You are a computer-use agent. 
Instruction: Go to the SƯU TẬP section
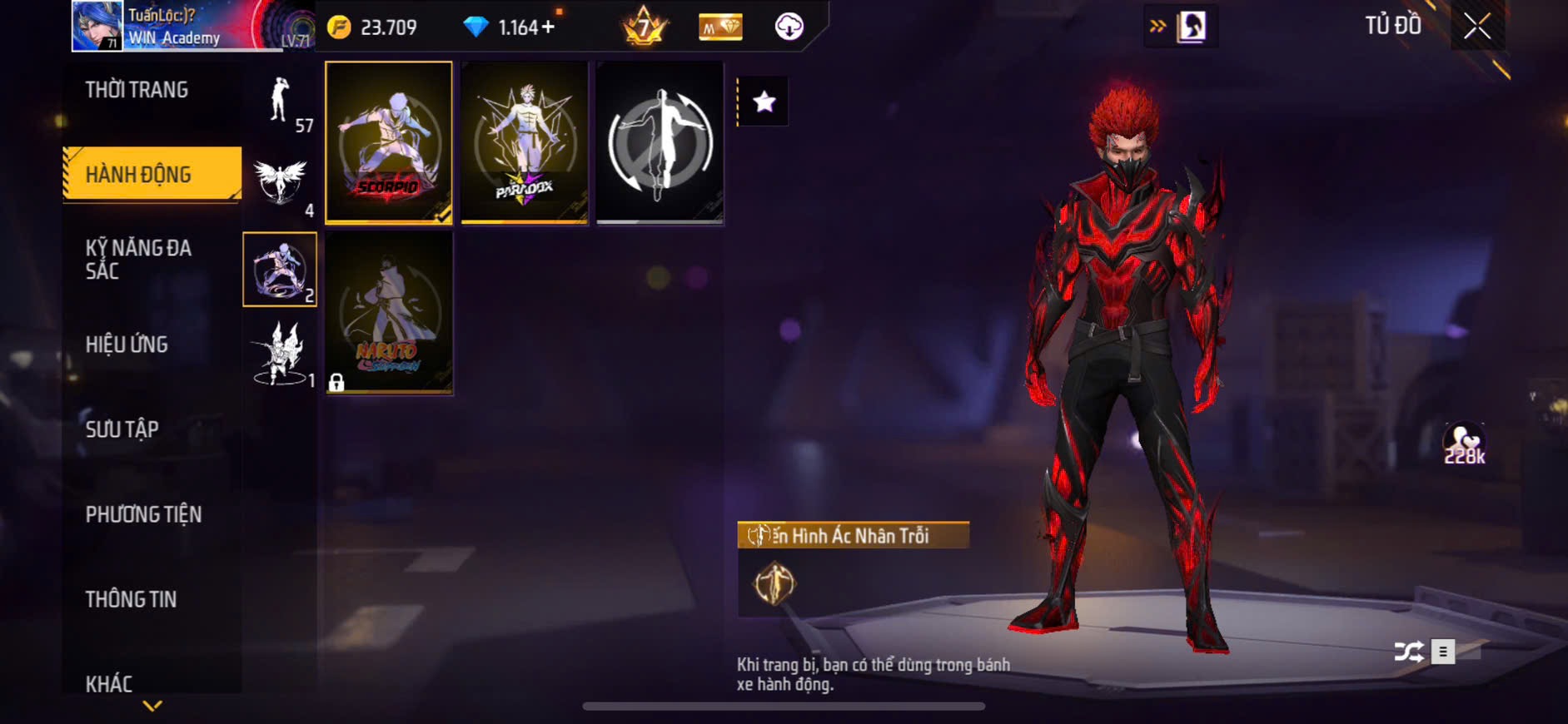tap(122, 429)
